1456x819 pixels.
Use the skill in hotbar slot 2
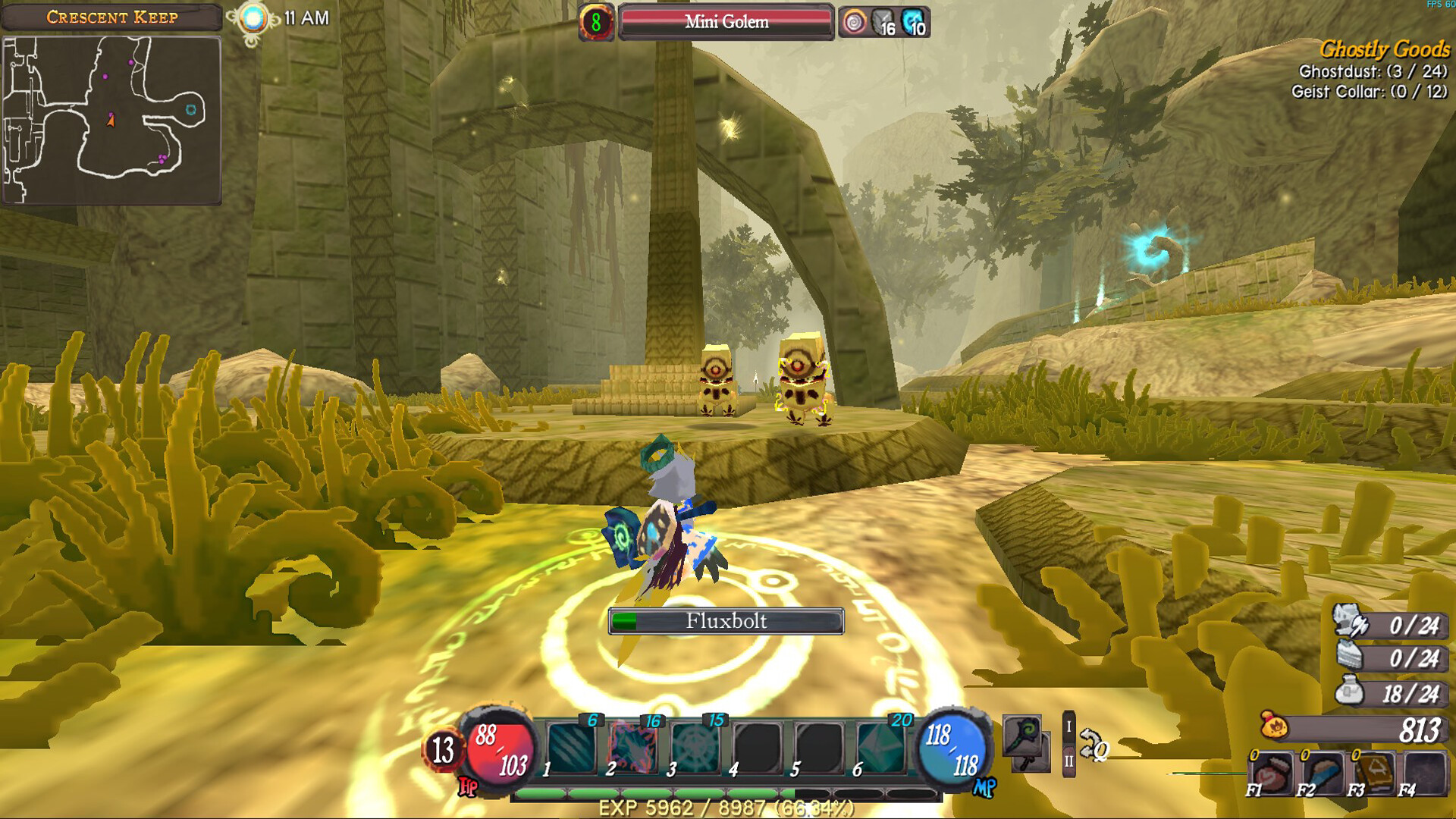click(632, 747)
